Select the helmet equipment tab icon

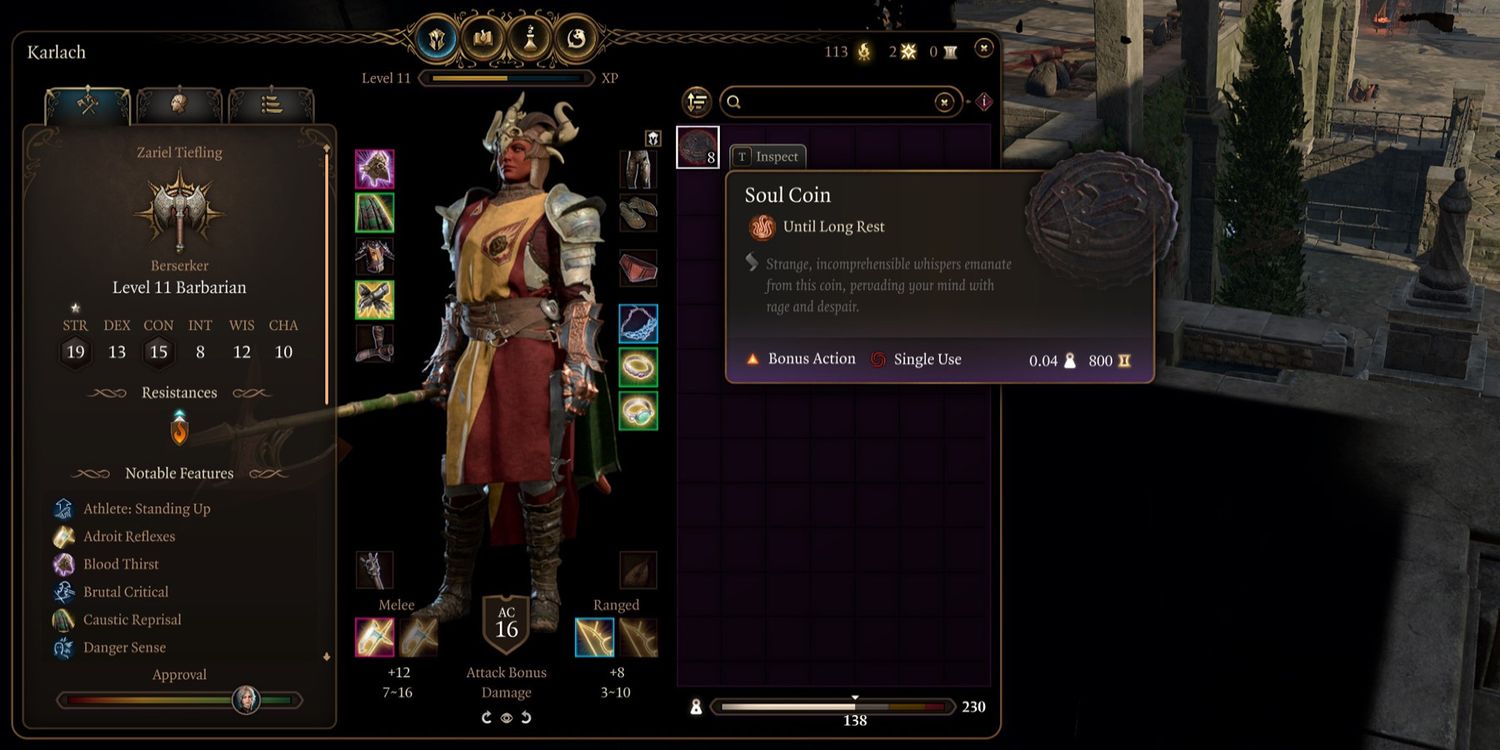[436, 39]
